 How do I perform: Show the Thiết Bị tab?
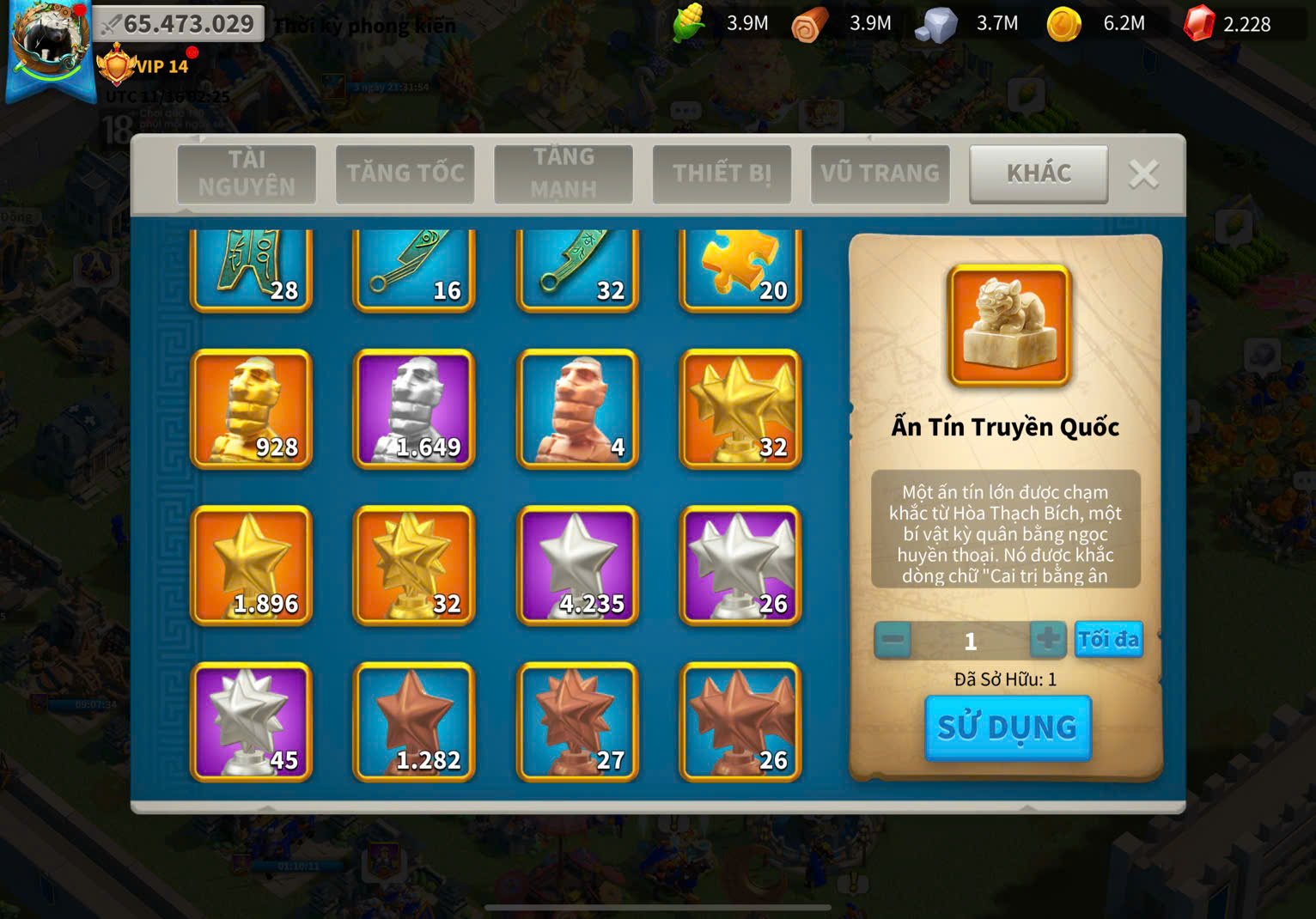click(722, 173)
